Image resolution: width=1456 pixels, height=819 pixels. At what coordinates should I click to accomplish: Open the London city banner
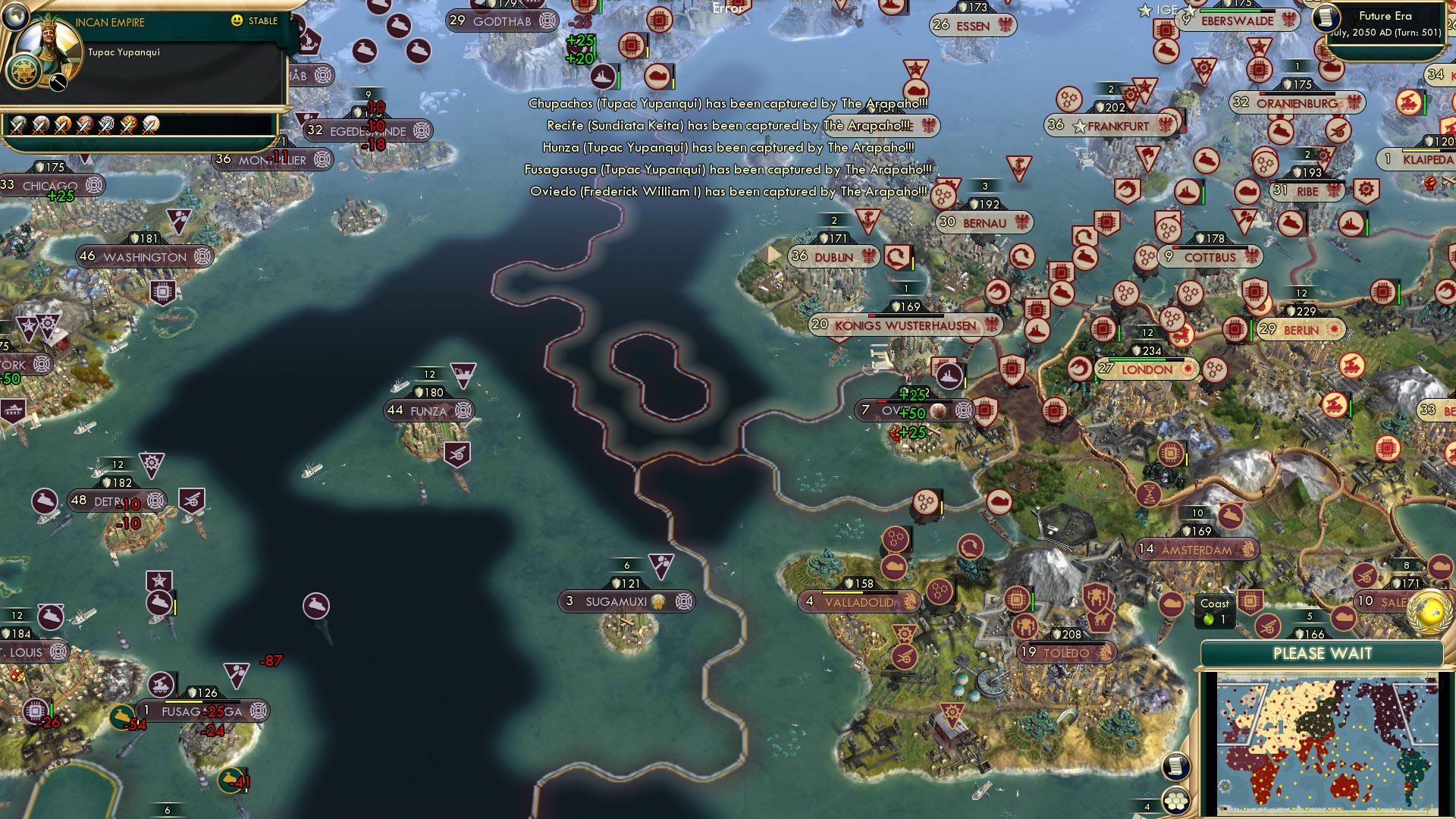1145,369
